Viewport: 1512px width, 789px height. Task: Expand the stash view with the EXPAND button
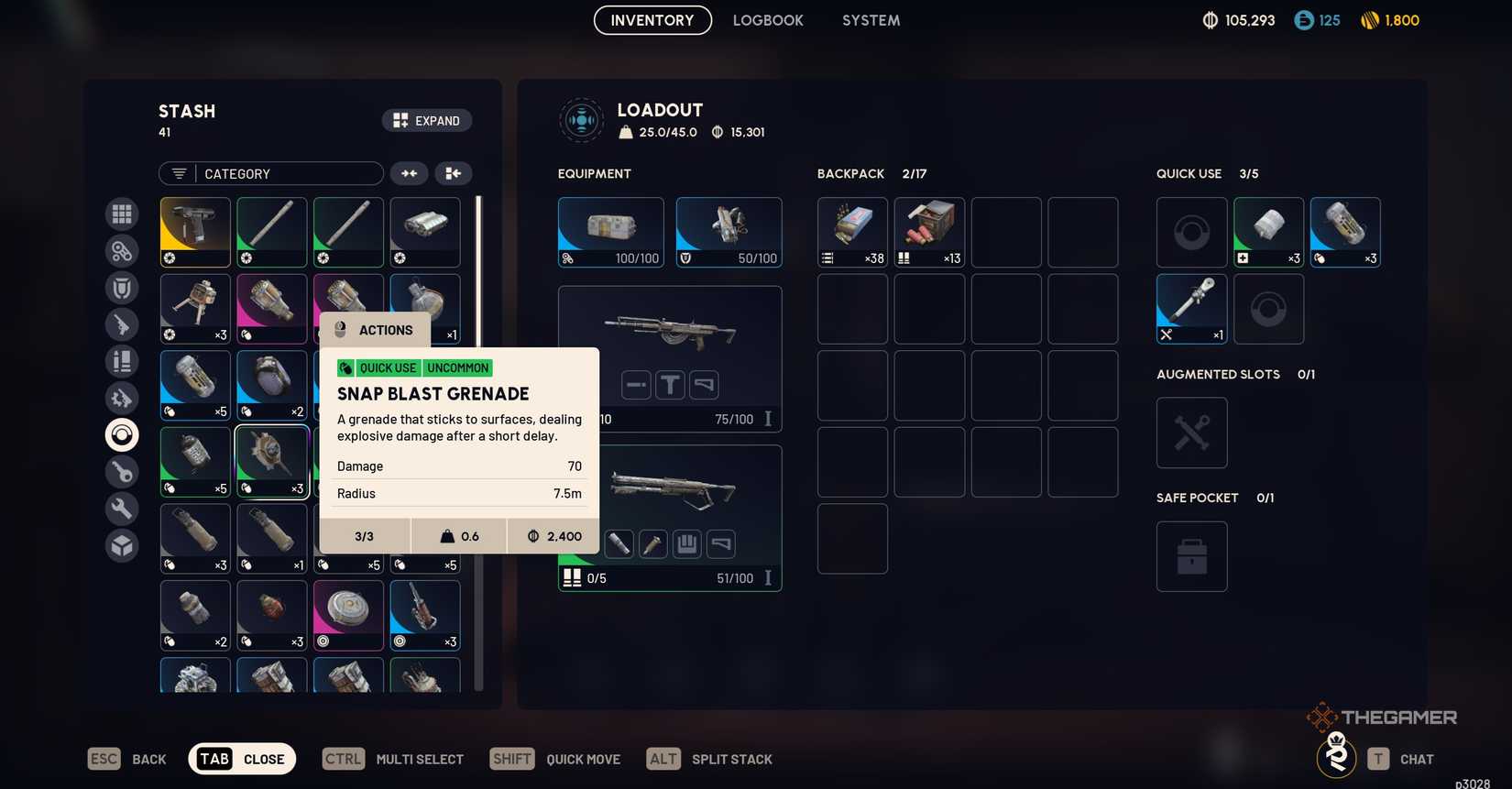coord(427,120)
